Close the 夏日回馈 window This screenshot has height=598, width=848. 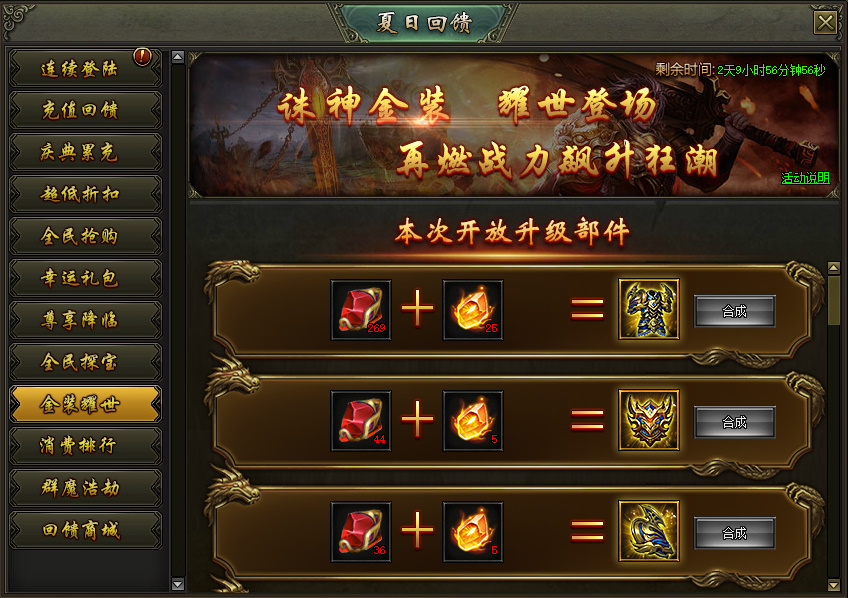pos(825,23)
